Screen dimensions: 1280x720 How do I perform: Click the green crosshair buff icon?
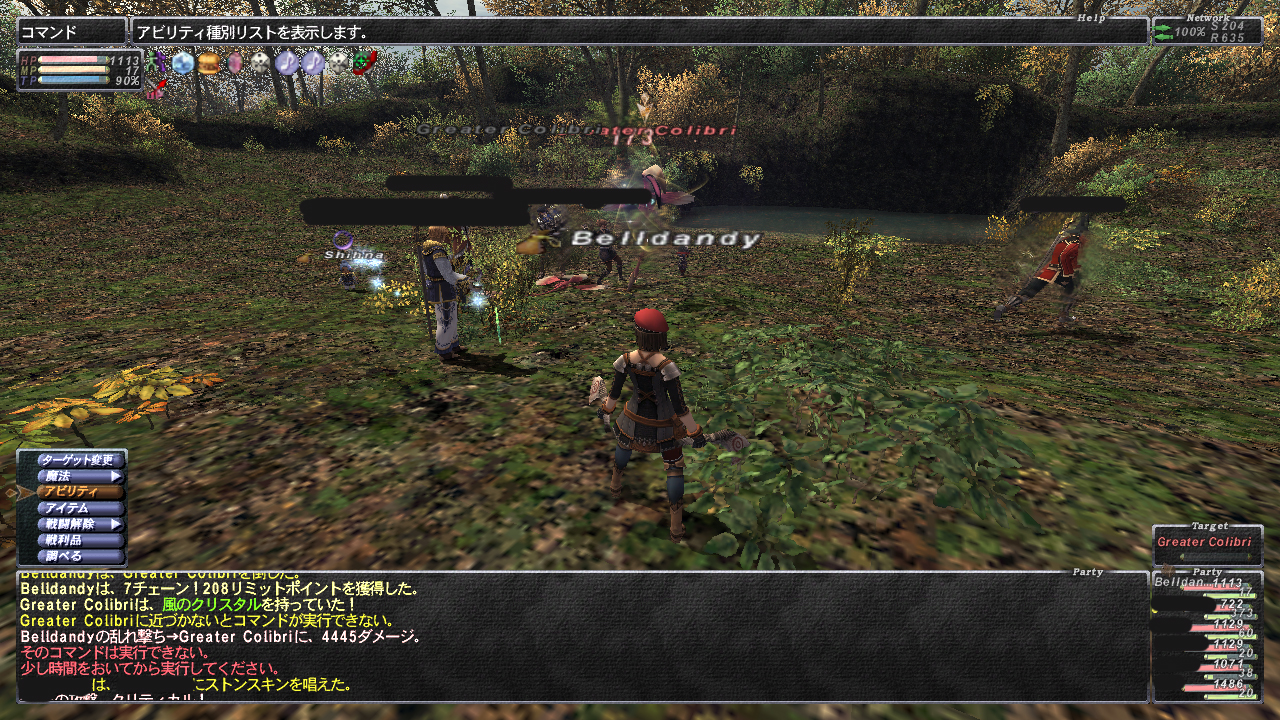pos(365,63)
